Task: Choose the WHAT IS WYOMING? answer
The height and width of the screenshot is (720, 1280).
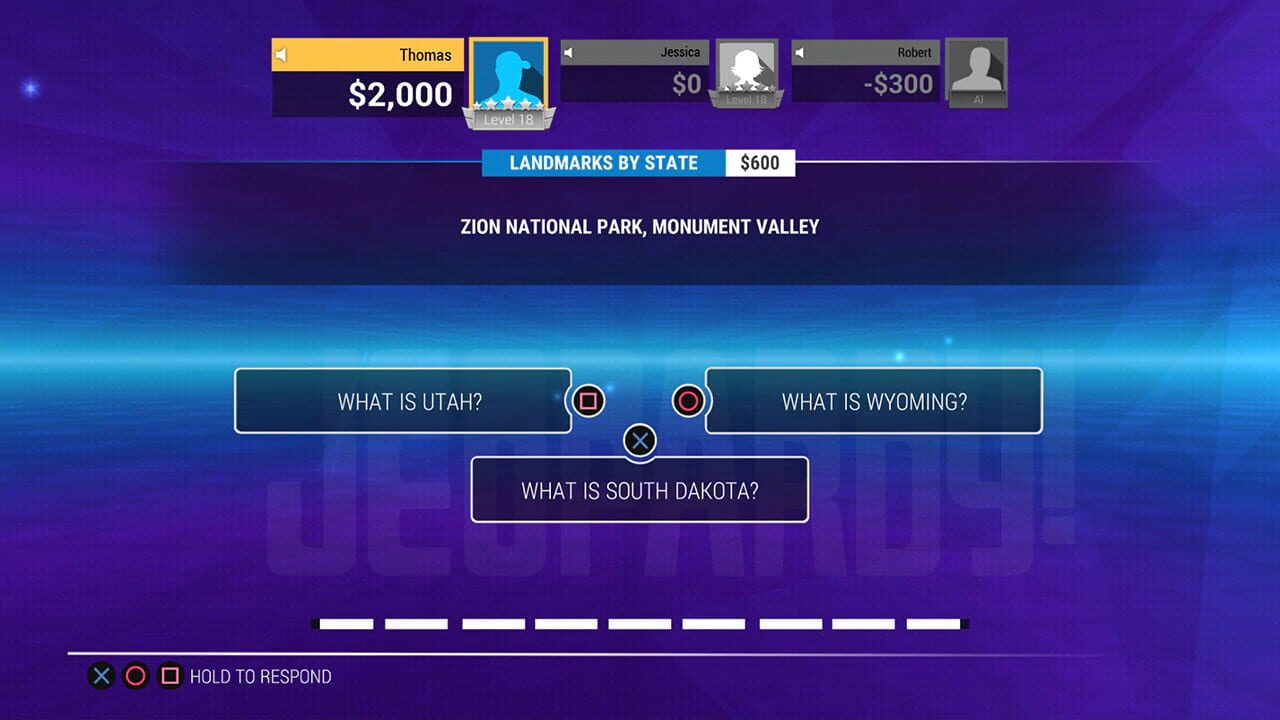Action: 873,400
